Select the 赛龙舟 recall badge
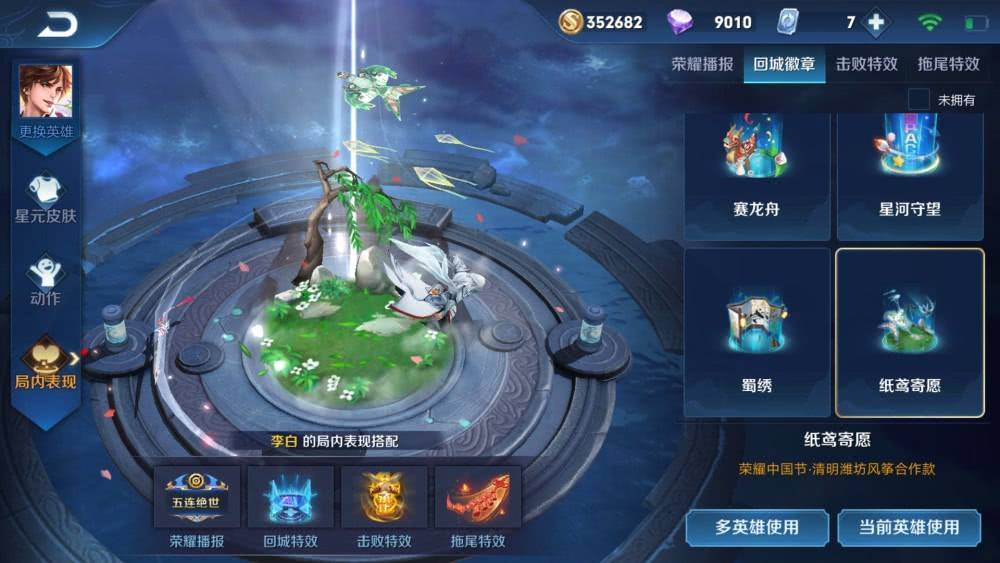This screenshot has width=1000, height=563. point(757,175)
